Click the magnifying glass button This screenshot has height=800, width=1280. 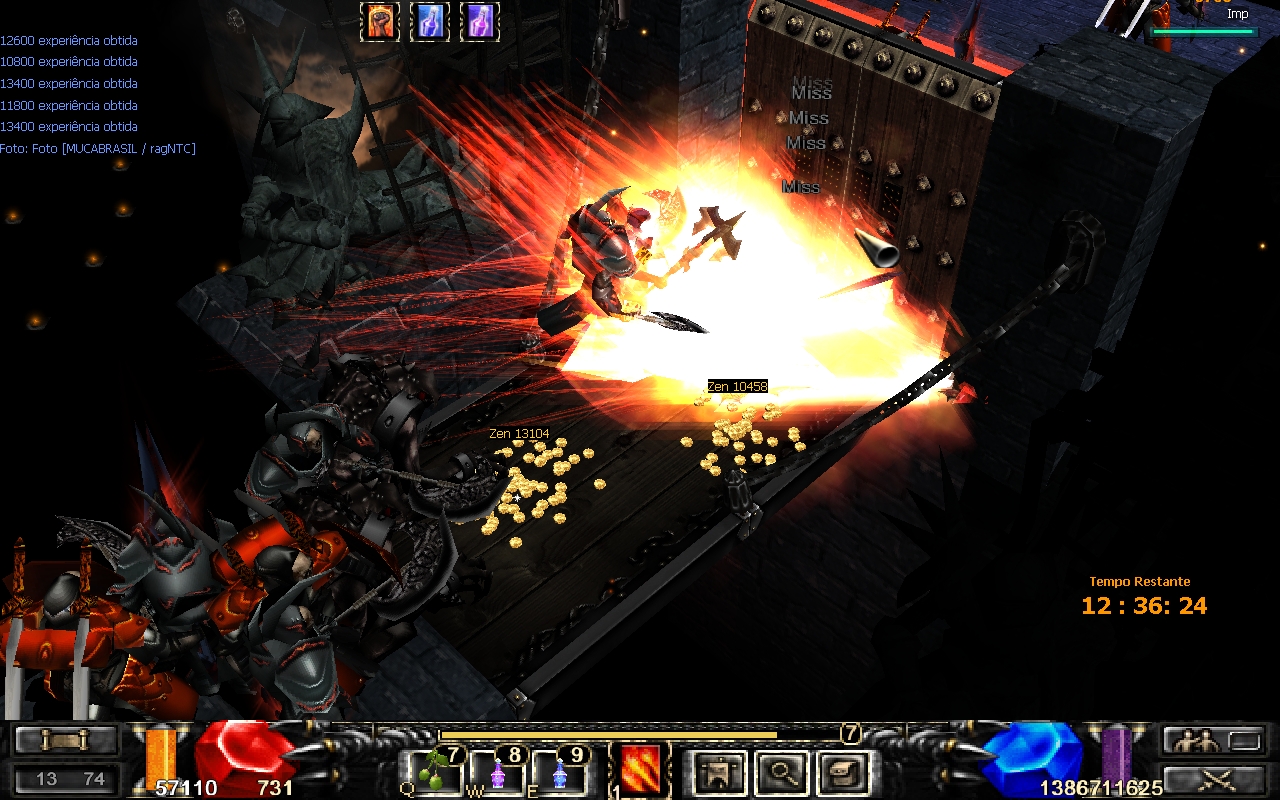781,771
